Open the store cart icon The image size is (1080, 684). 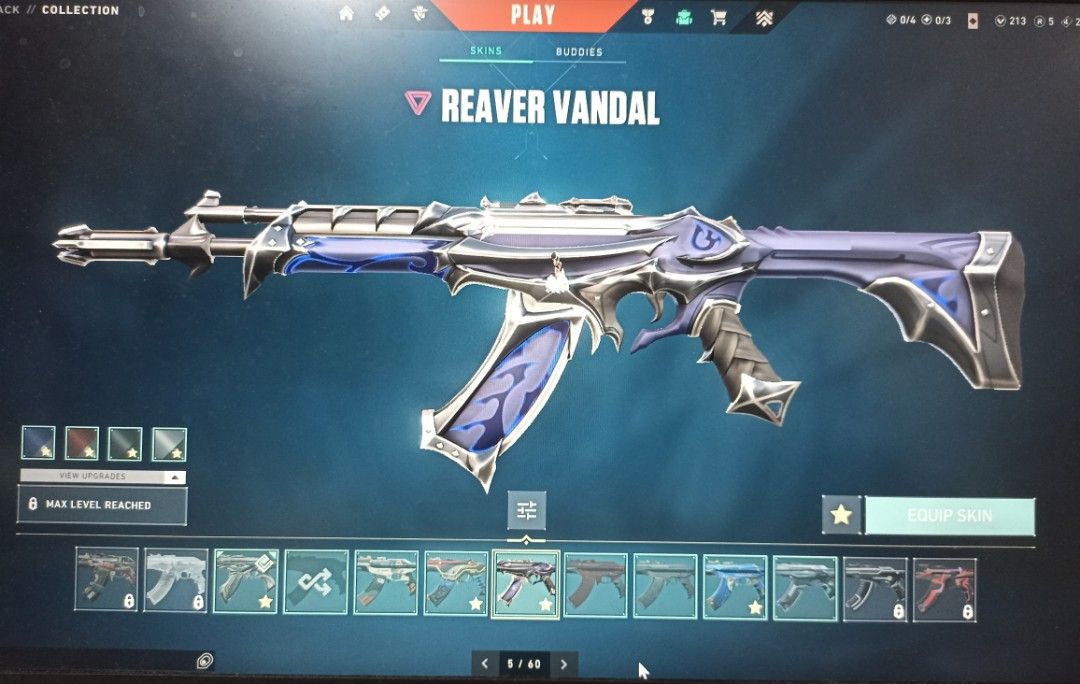point(718,17)
